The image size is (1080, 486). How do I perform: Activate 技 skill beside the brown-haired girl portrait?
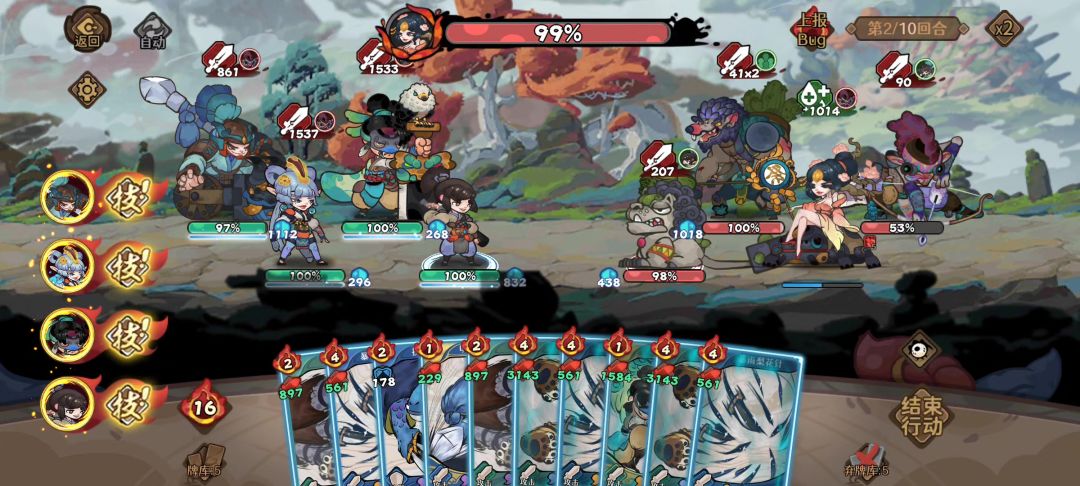coord(127,405)
